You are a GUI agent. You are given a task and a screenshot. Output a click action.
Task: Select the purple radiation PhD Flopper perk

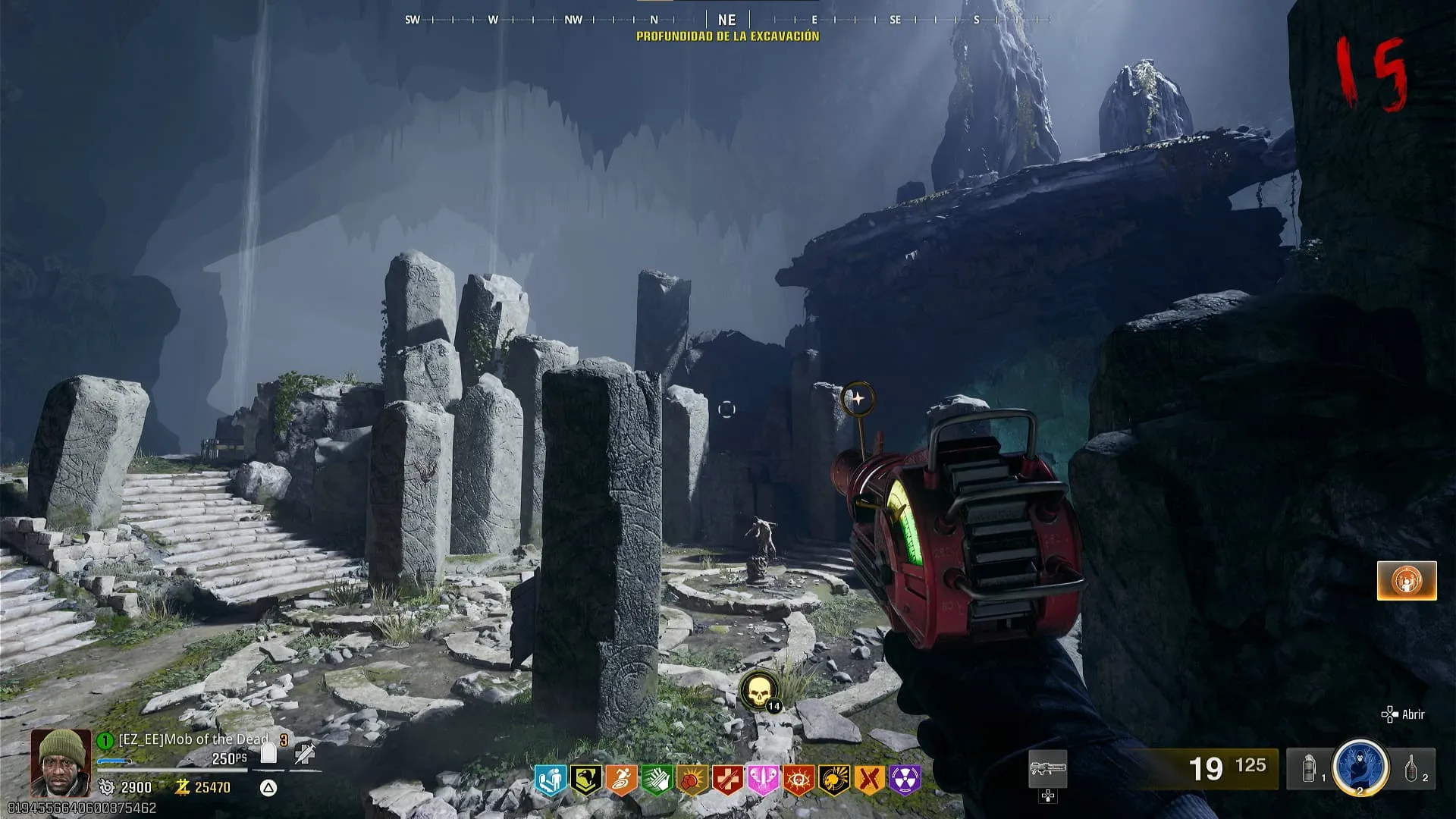[905, 780]
